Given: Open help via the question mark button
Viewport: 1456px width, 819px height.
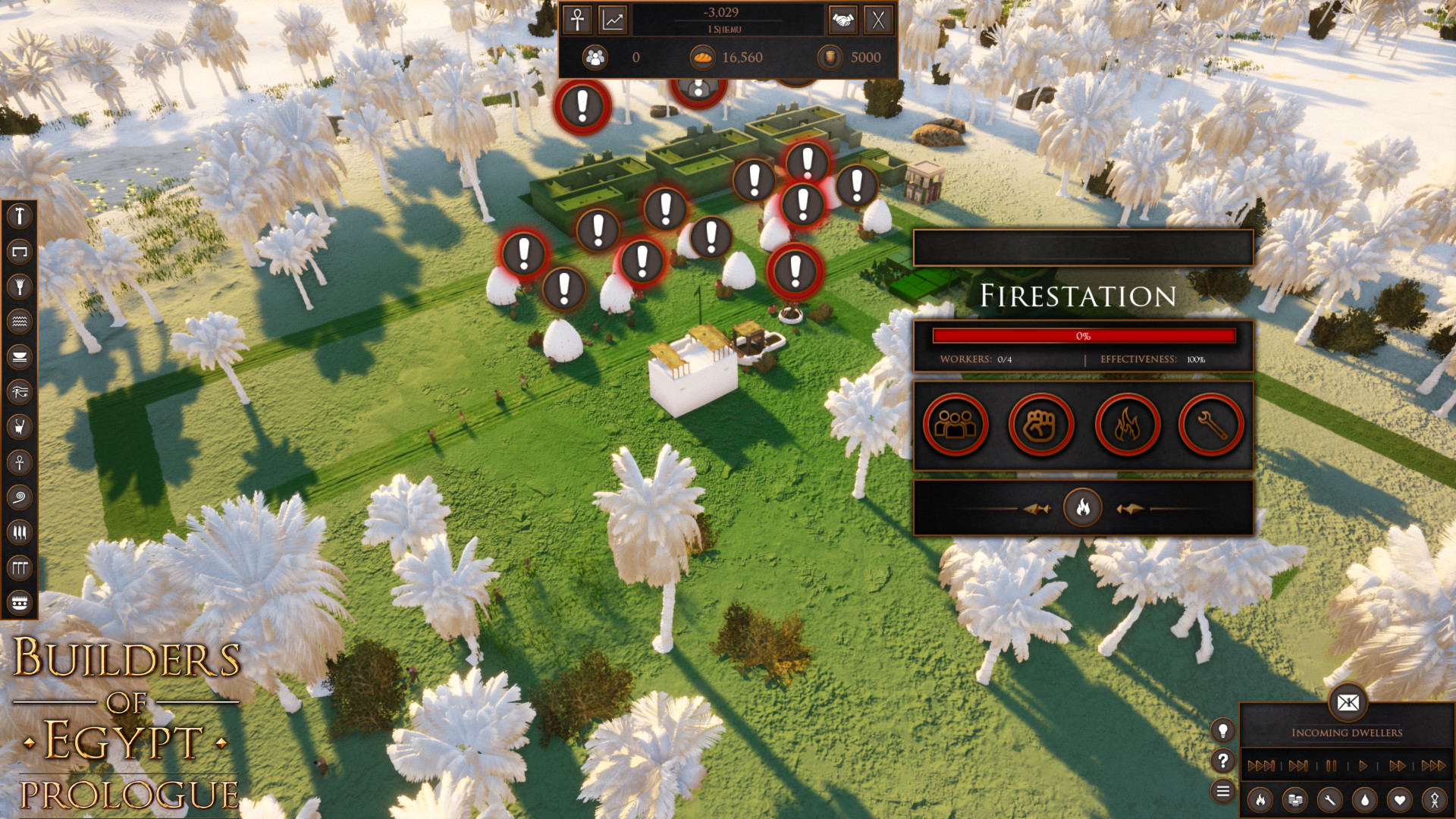Looking at the screenshot, I should click(x=1223, y=761).
